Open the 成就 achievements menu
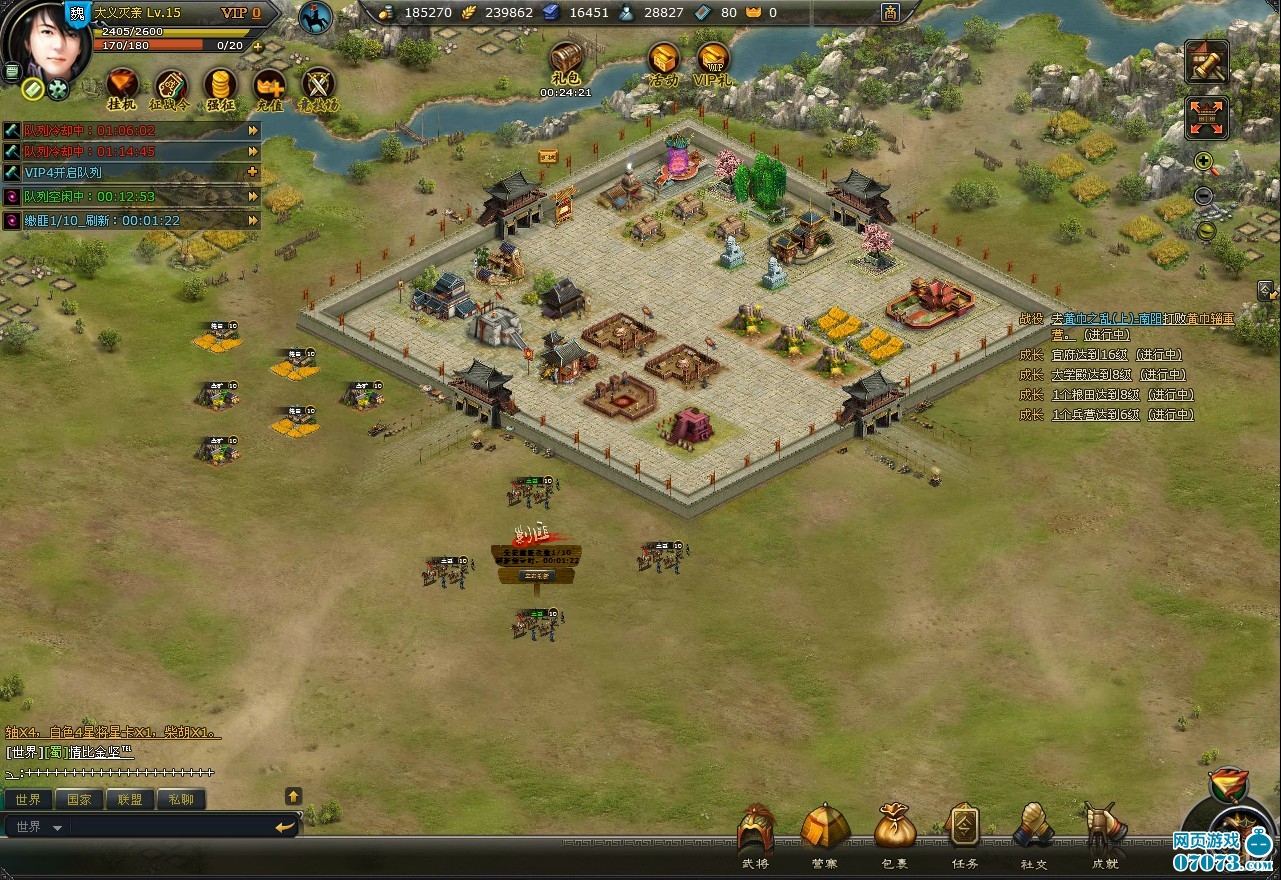The width and height of the screenshot is (1281, 880). click(1104, 828)
